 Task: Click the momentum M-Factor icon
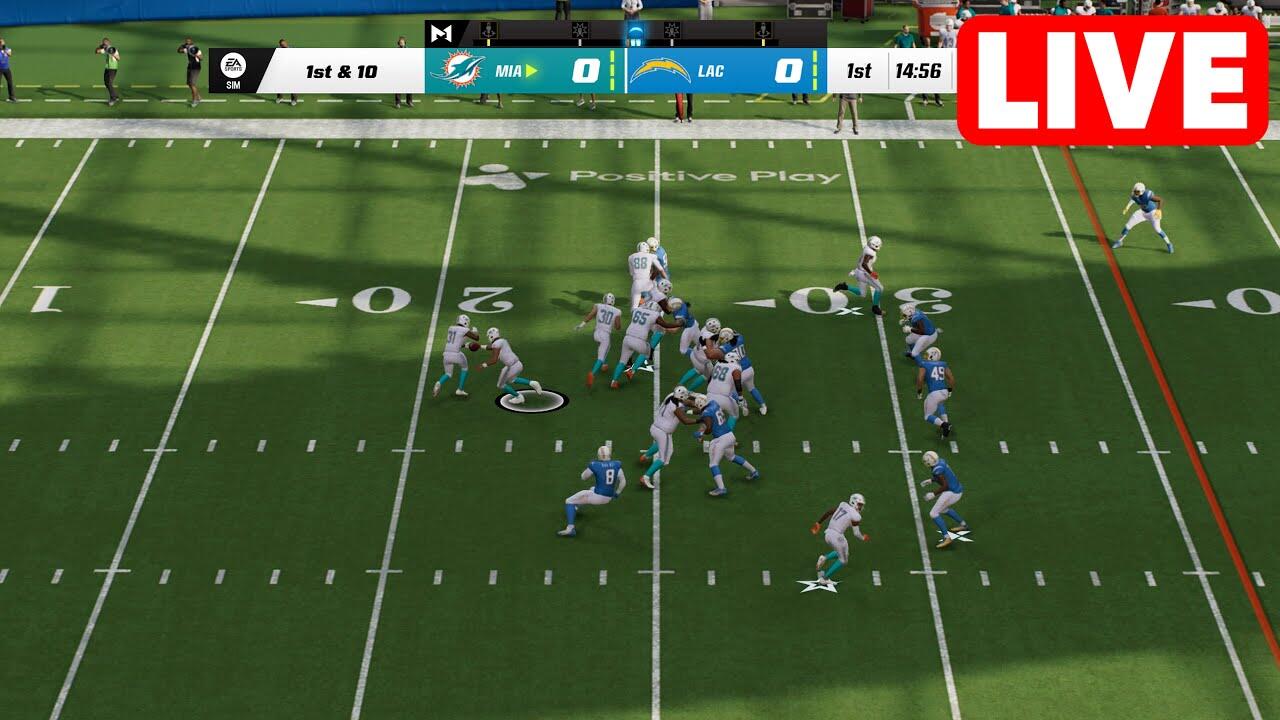coord(441,33)
